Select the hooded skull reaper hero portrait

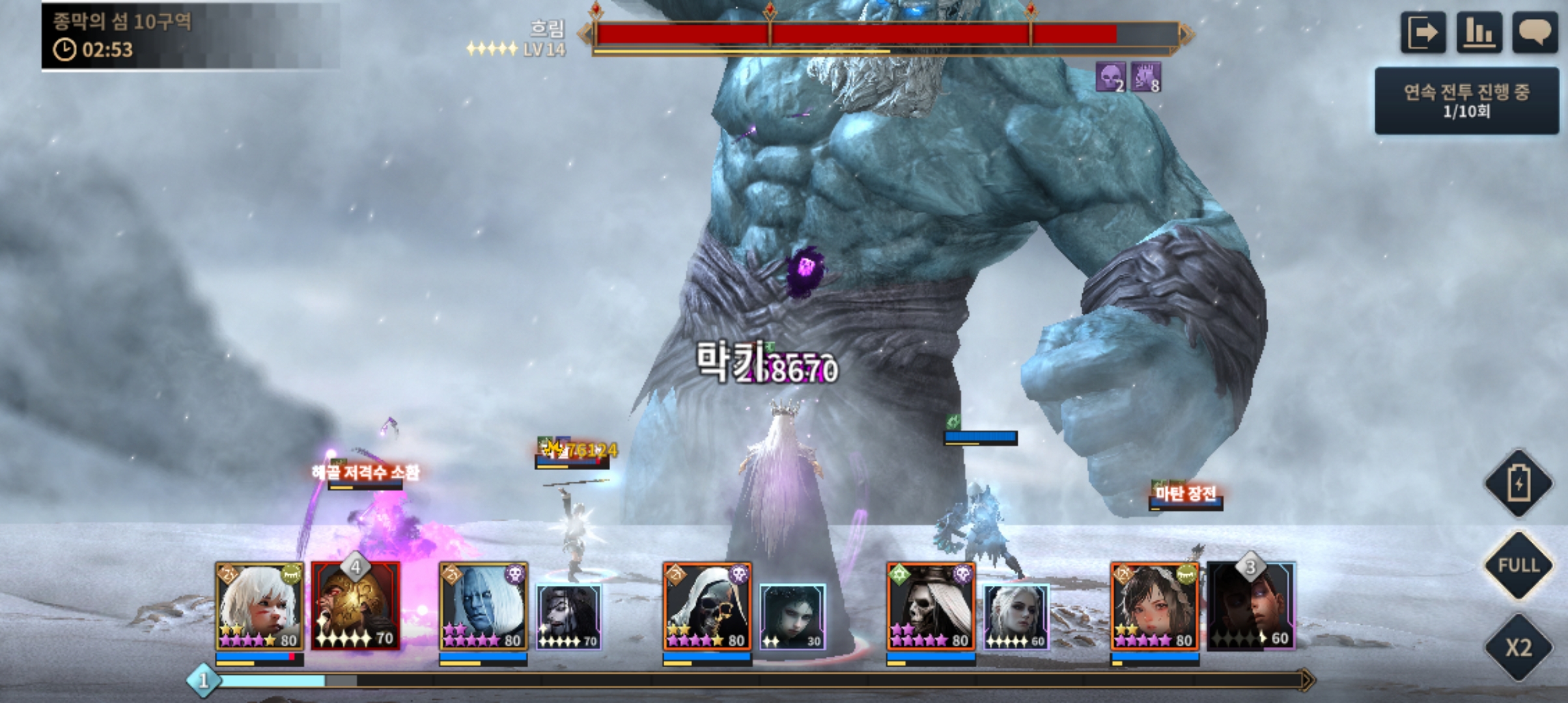click(707, 606)
